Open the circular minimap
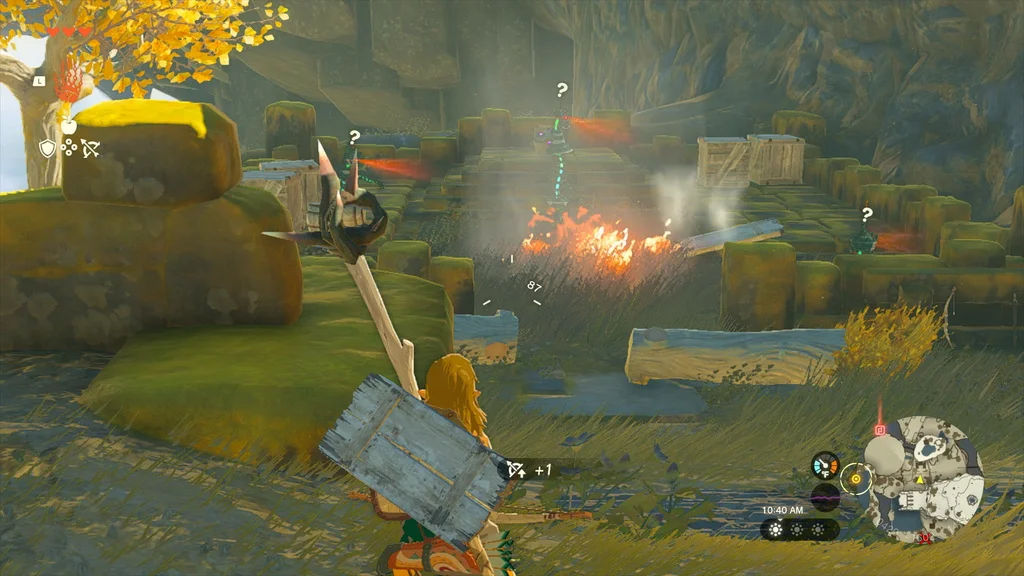1024x576 pixels. click(924, 480)
